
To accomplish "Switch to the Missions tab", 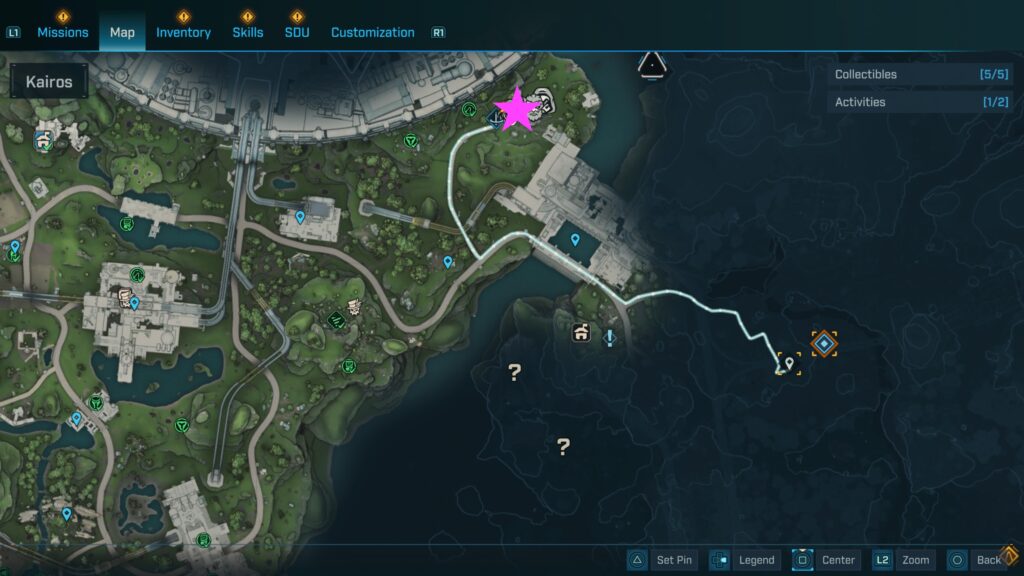I will pyautogui.click(x=63, y=32).
